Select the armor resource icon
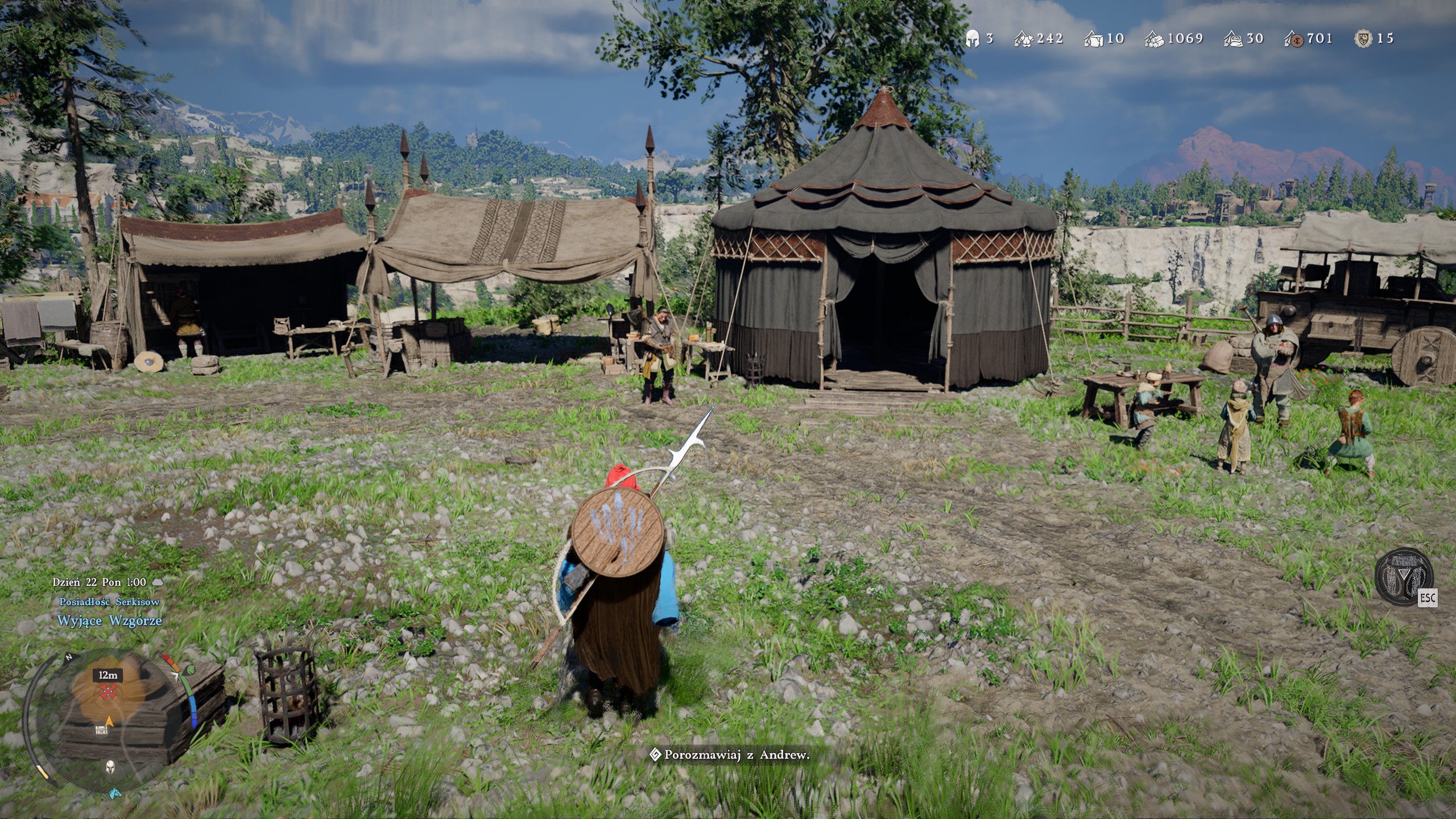Image resolution: width=1456 pixels, height=819 pixels. (x=1024, y=39)
